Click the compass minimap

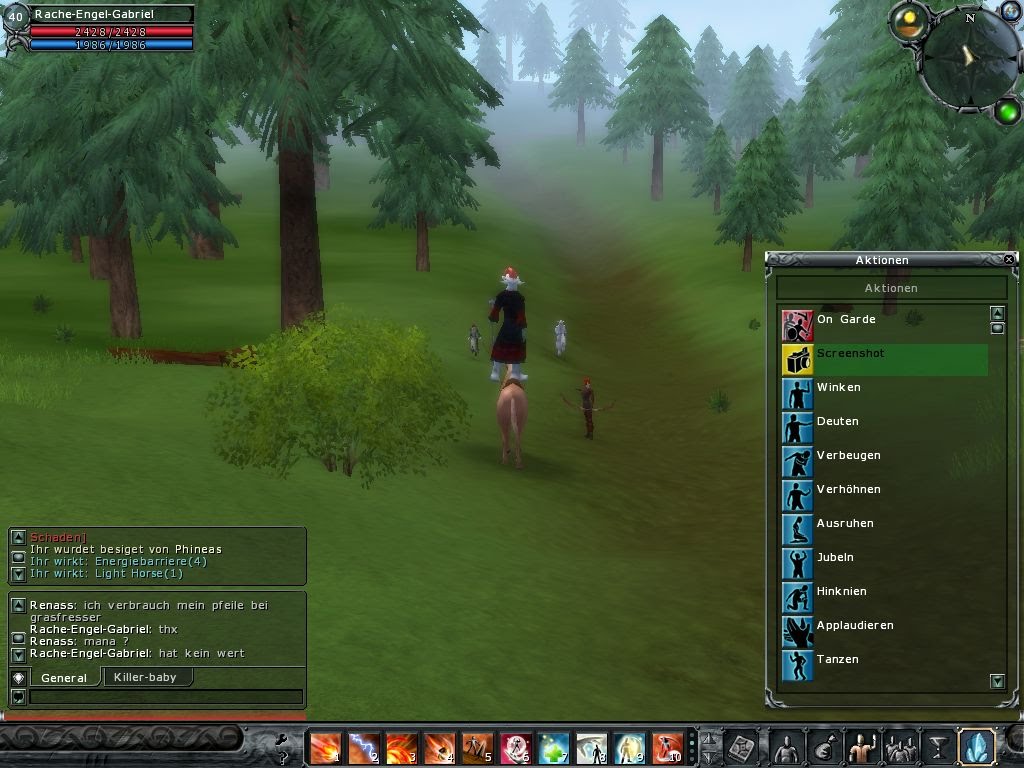pos(967,59)
